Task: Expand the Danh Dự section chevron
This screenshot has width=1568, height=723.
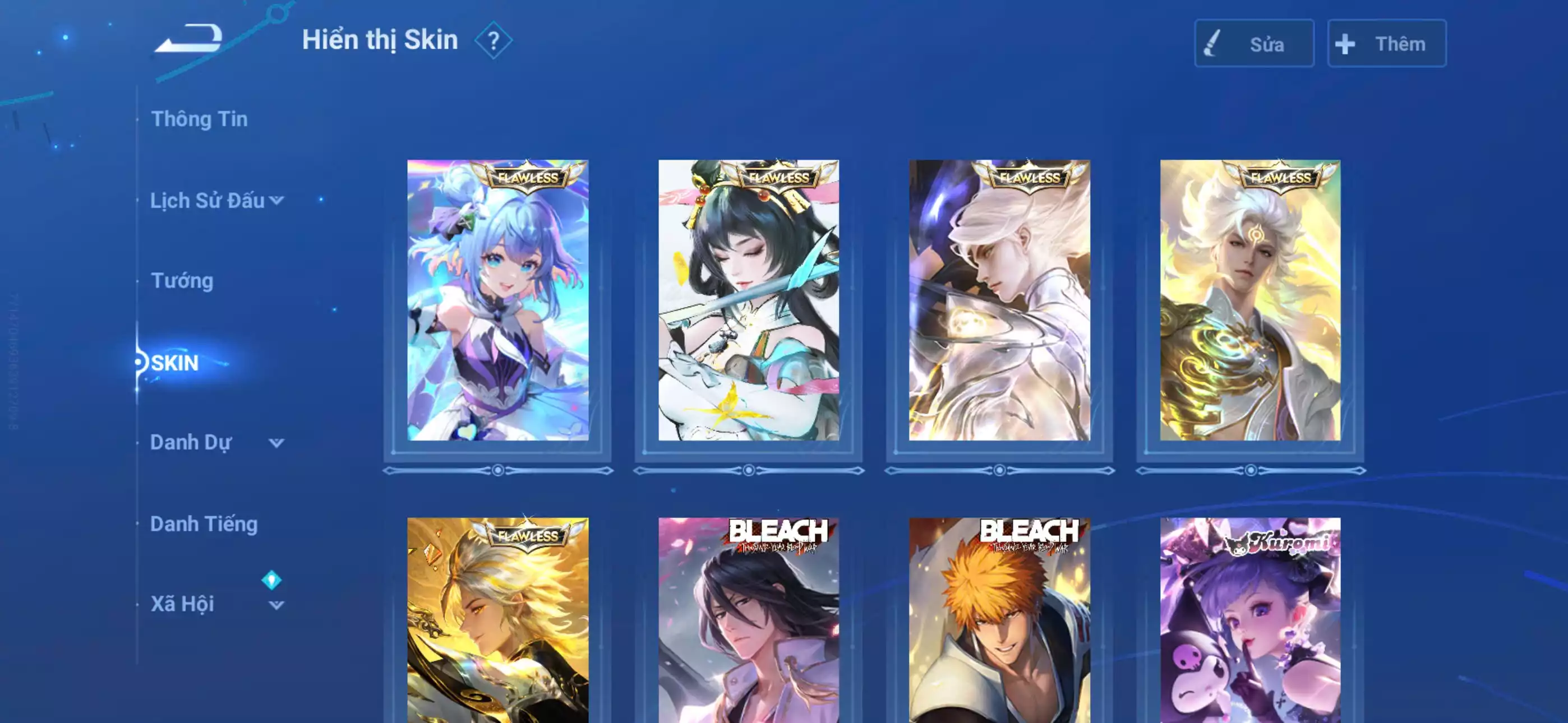Action: 277,444
